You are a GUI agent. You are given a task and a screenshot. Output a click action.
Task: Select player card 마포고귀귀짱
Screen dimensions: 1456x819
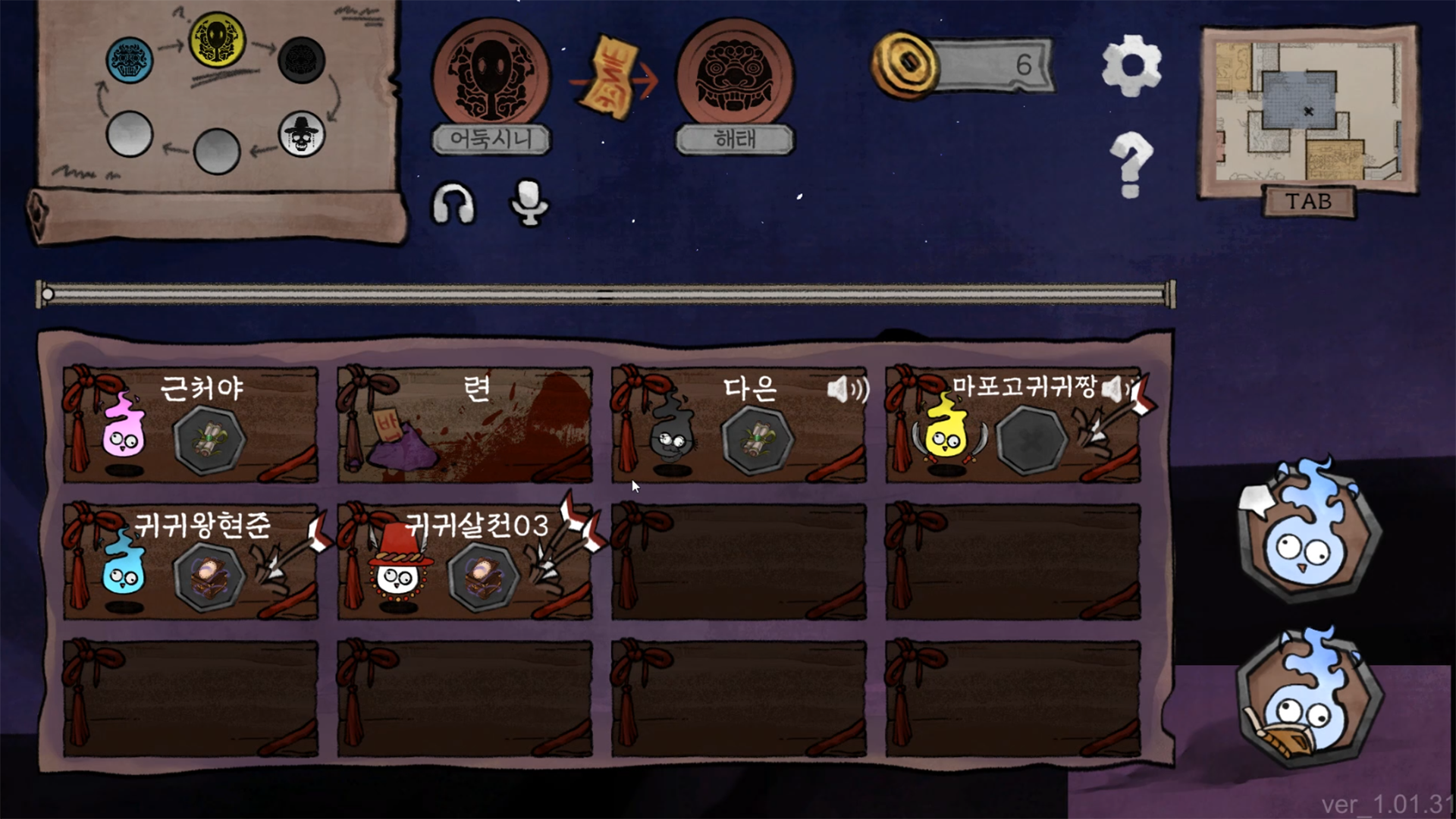point(1014,425)
